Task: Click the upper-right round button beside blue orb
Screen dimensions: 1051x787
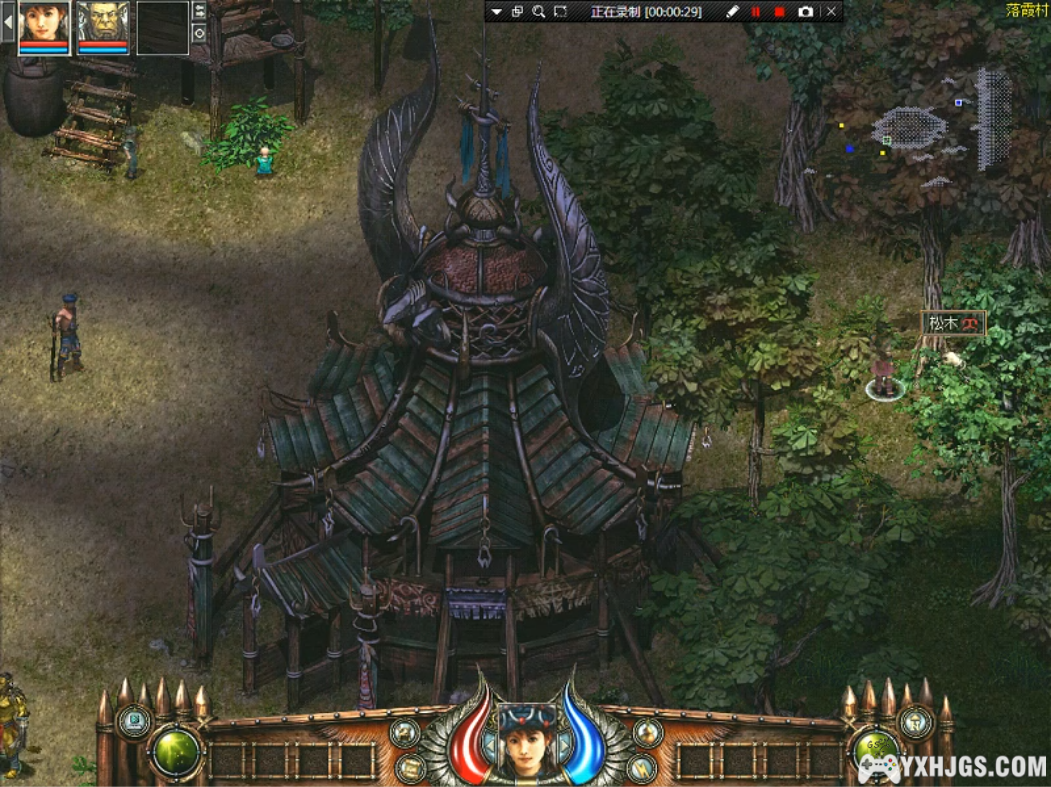Action: coord(647,733)
